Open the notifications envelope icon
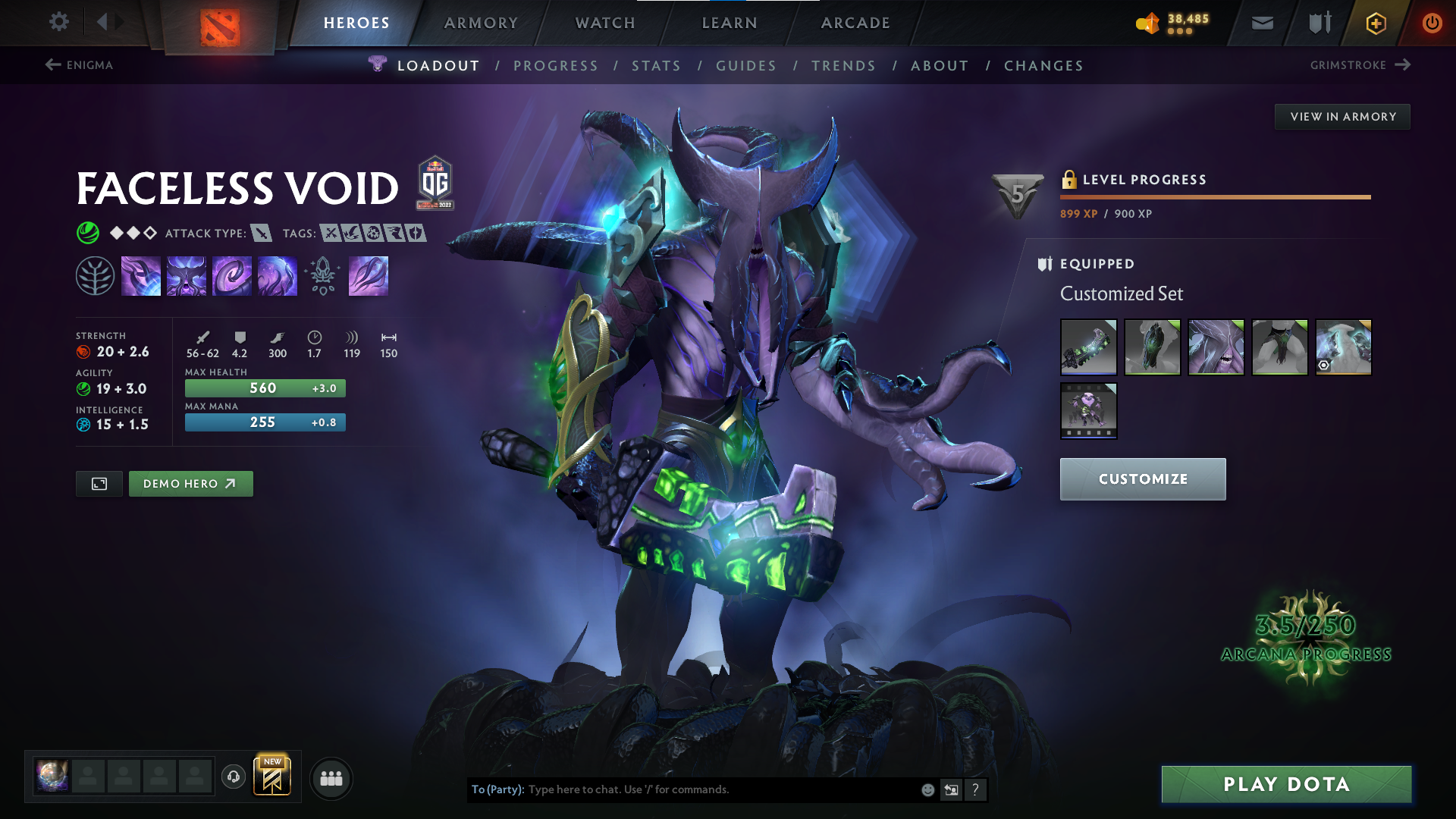This screenshot has width=1456, height=819. coord(1261,23)
